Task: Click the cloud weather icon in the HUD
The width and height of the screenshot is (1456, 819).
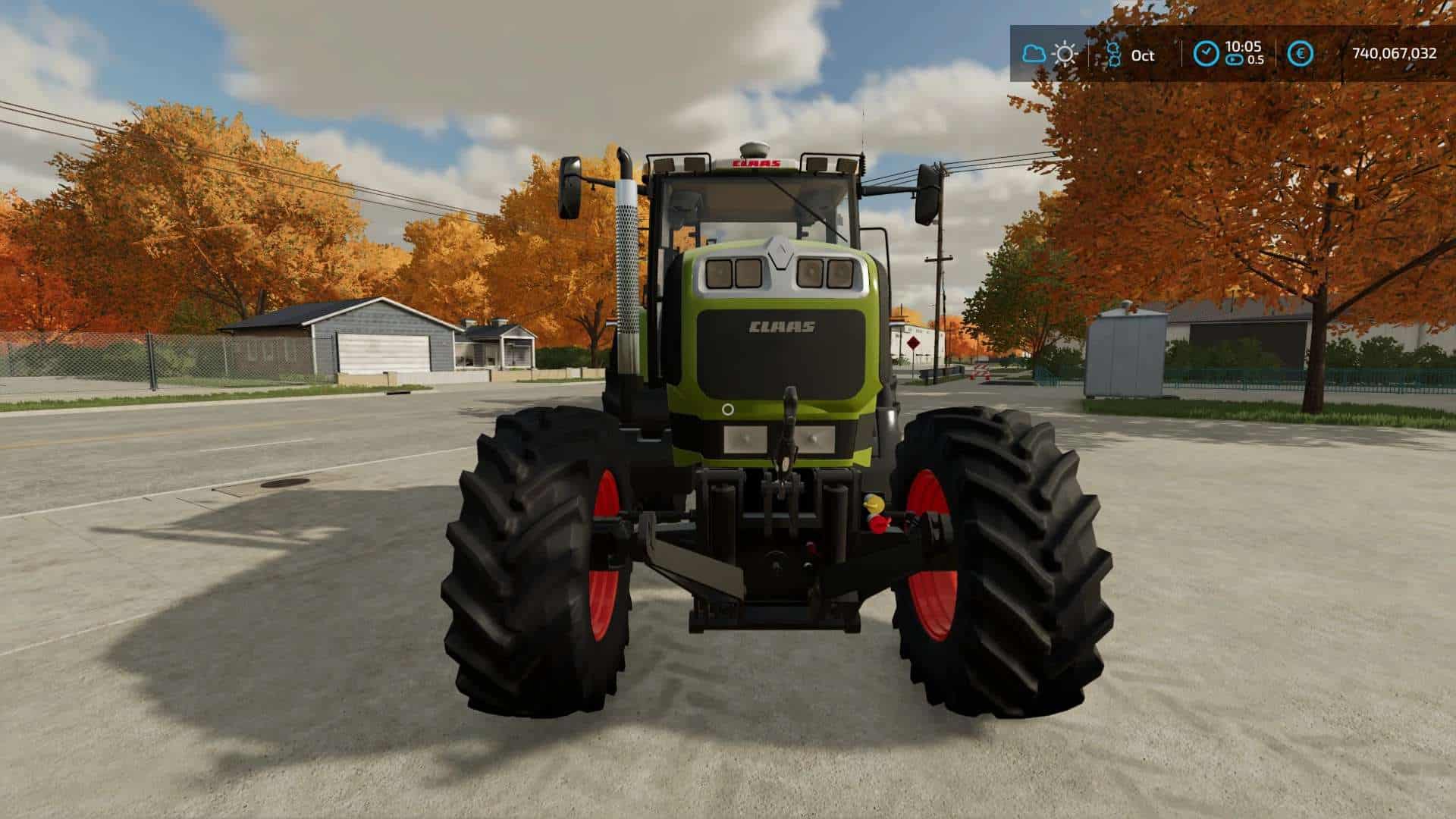Action: pos(1034,53)
